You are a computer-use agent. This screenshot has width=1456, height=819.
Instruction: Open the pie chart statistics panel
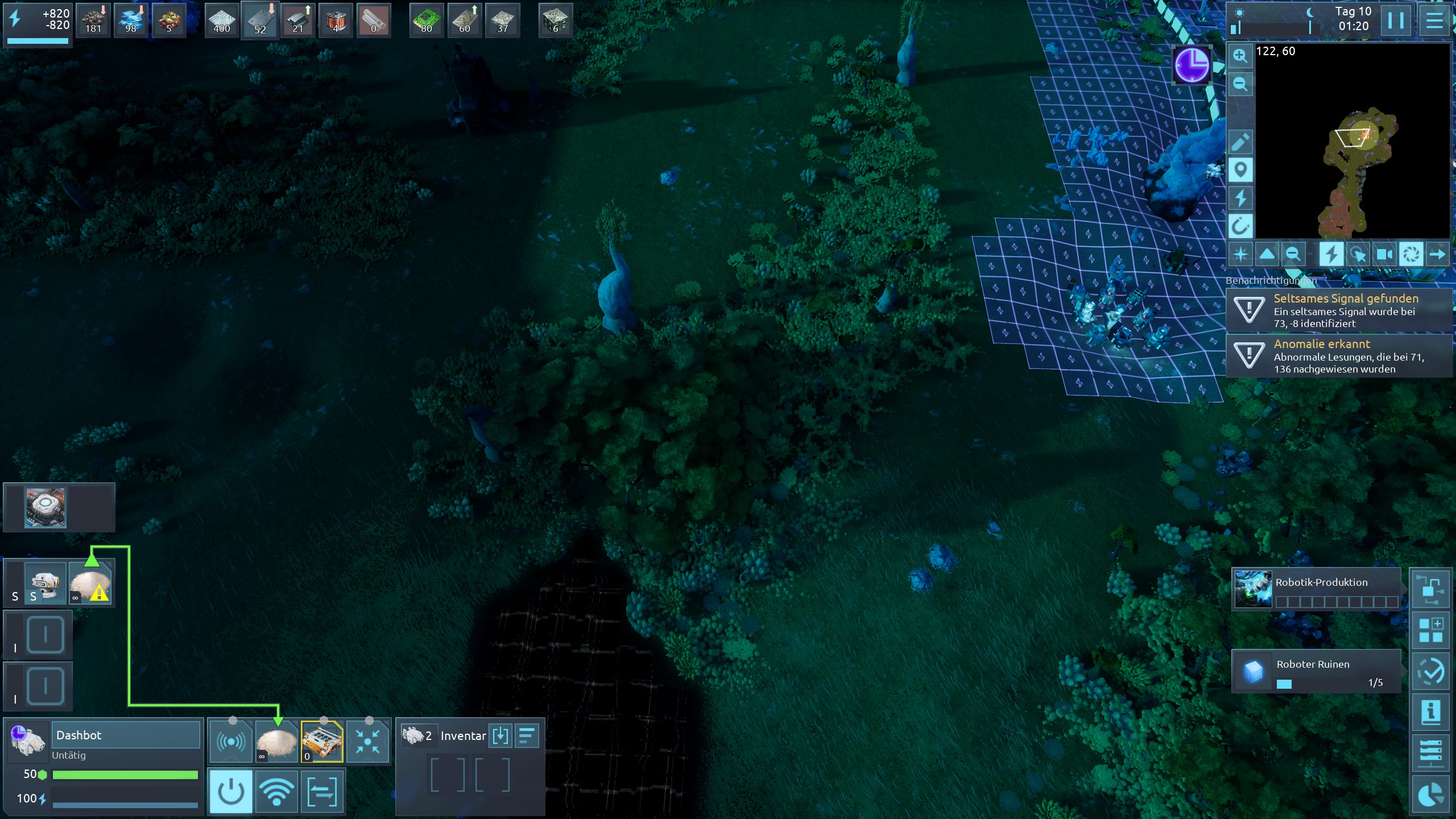point(1430,795)
